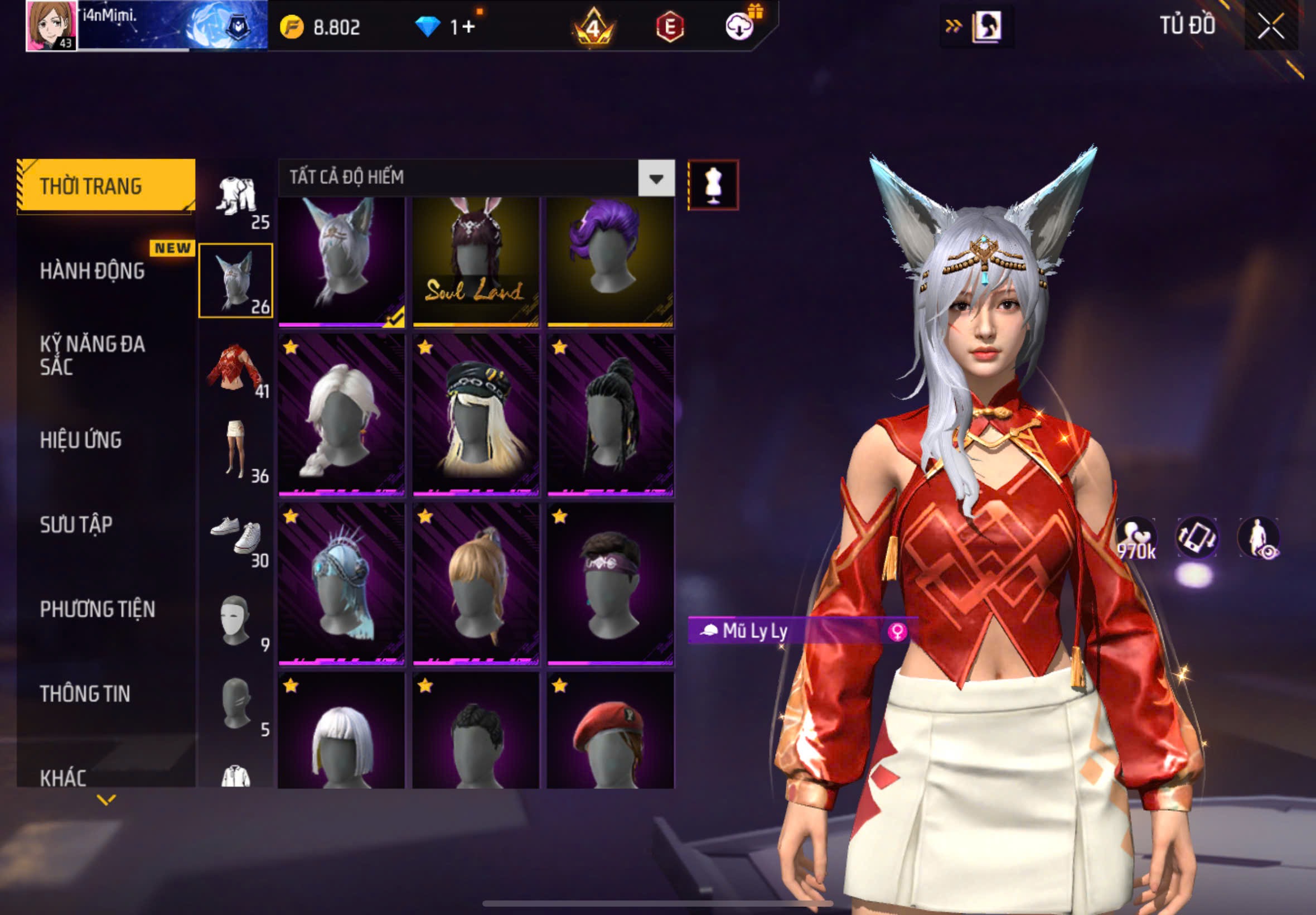Close the wardrobe screen
Viewport: 1316px width, 915px height.
(x=1270, y=26)
